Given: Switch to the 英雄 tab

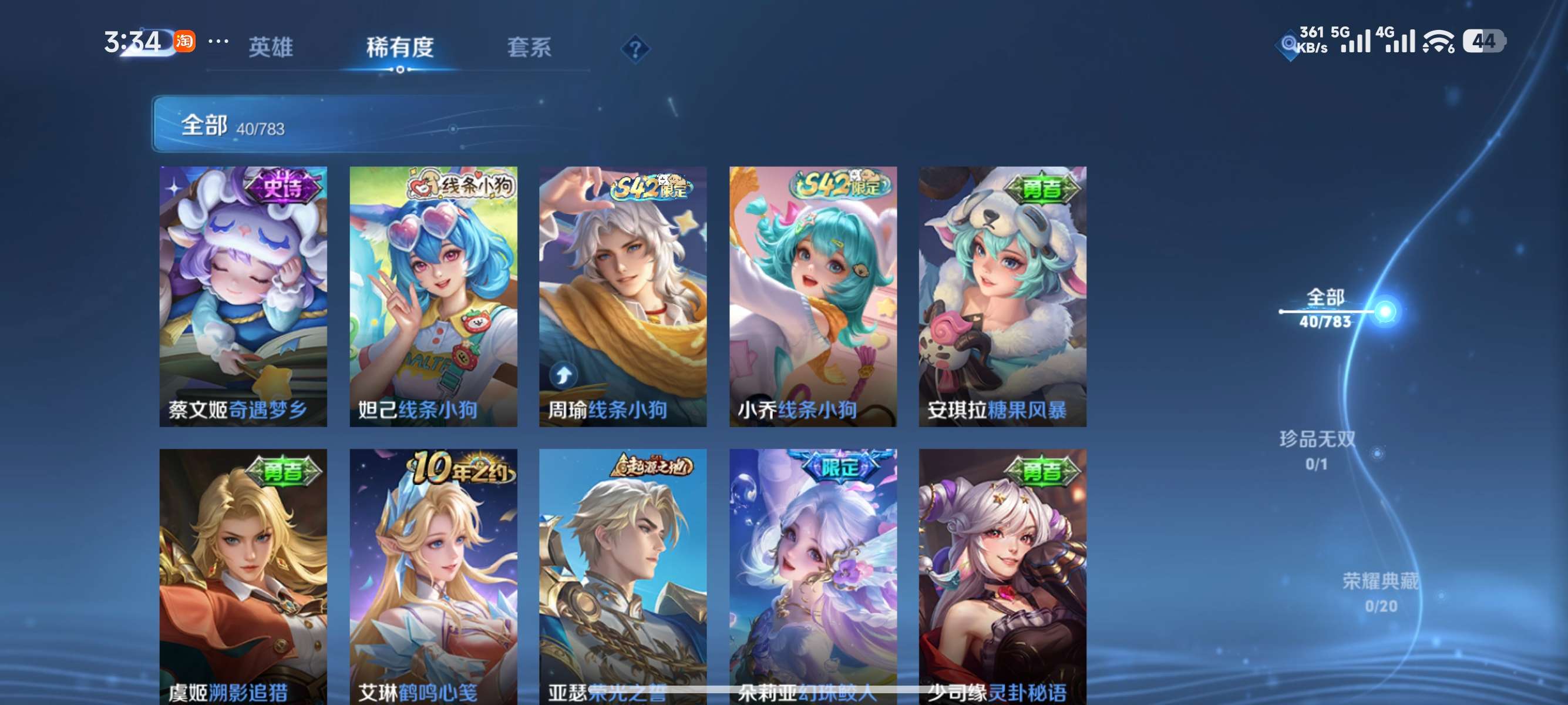Looking at the screenshot, I should (x=270, y=48).
